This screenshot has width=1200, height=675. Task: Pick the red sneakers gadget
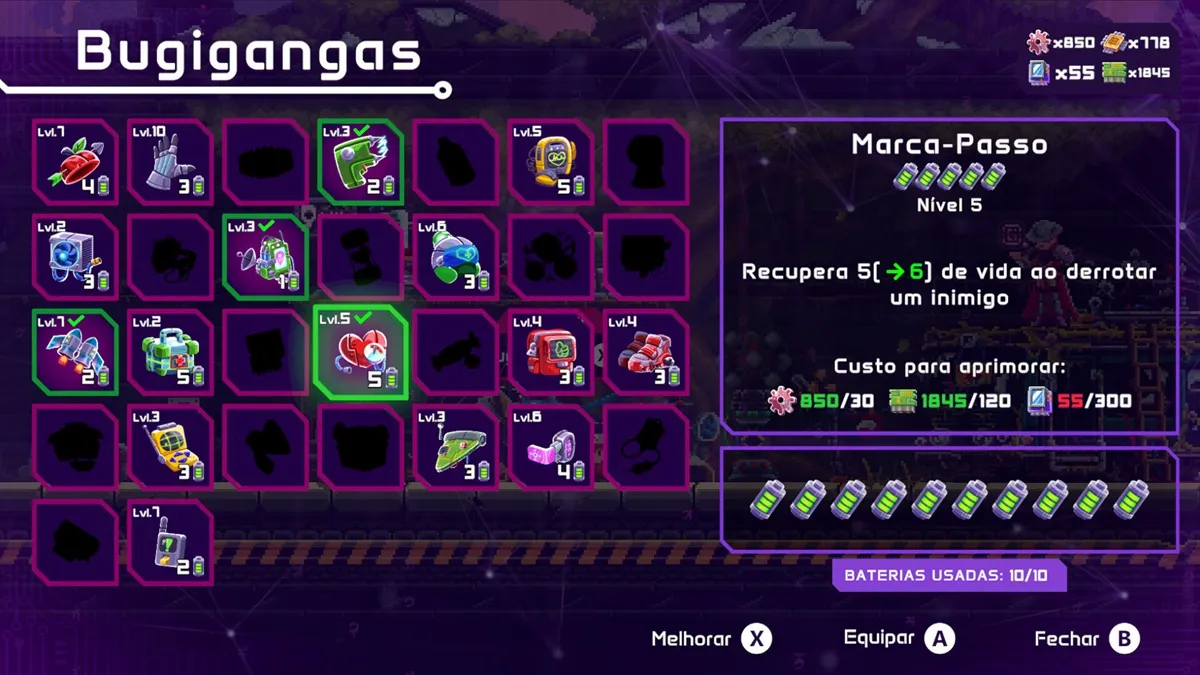[x=645, y=352]
